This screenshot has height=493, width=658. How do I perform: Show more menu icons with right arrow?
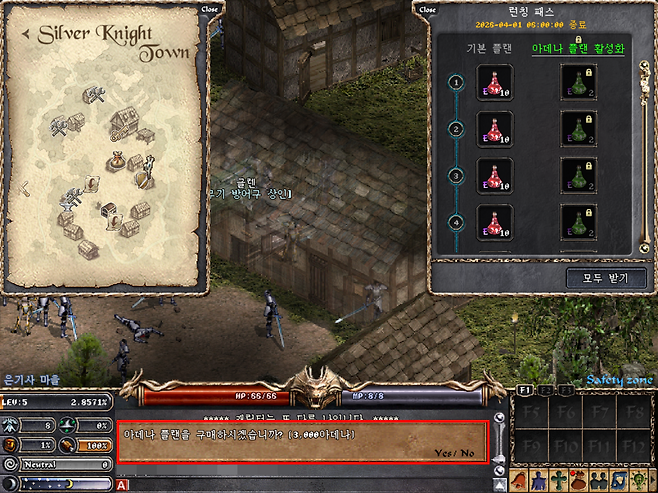(x=652, y=480)
